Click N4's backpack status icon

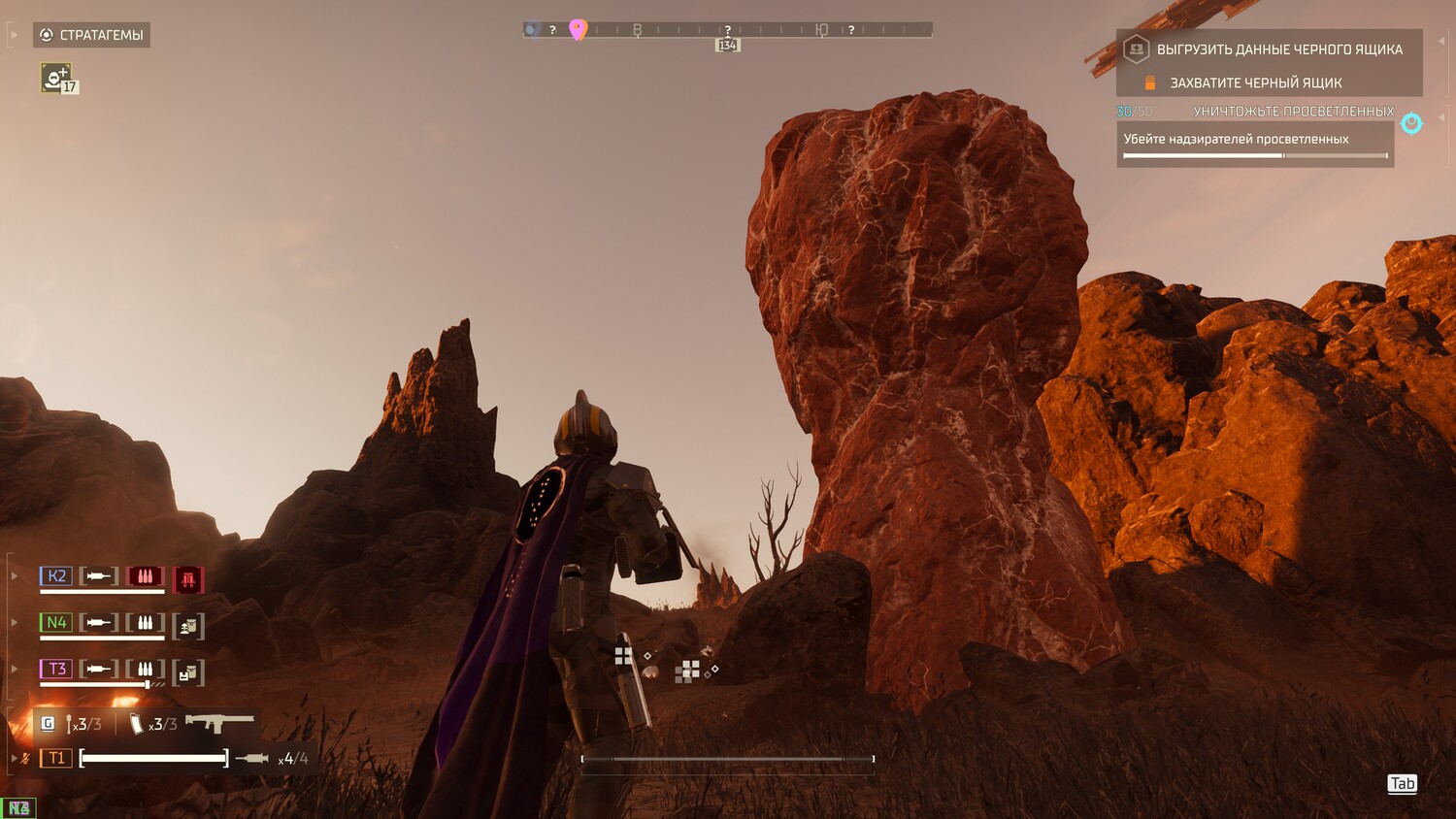coord(188,626)
